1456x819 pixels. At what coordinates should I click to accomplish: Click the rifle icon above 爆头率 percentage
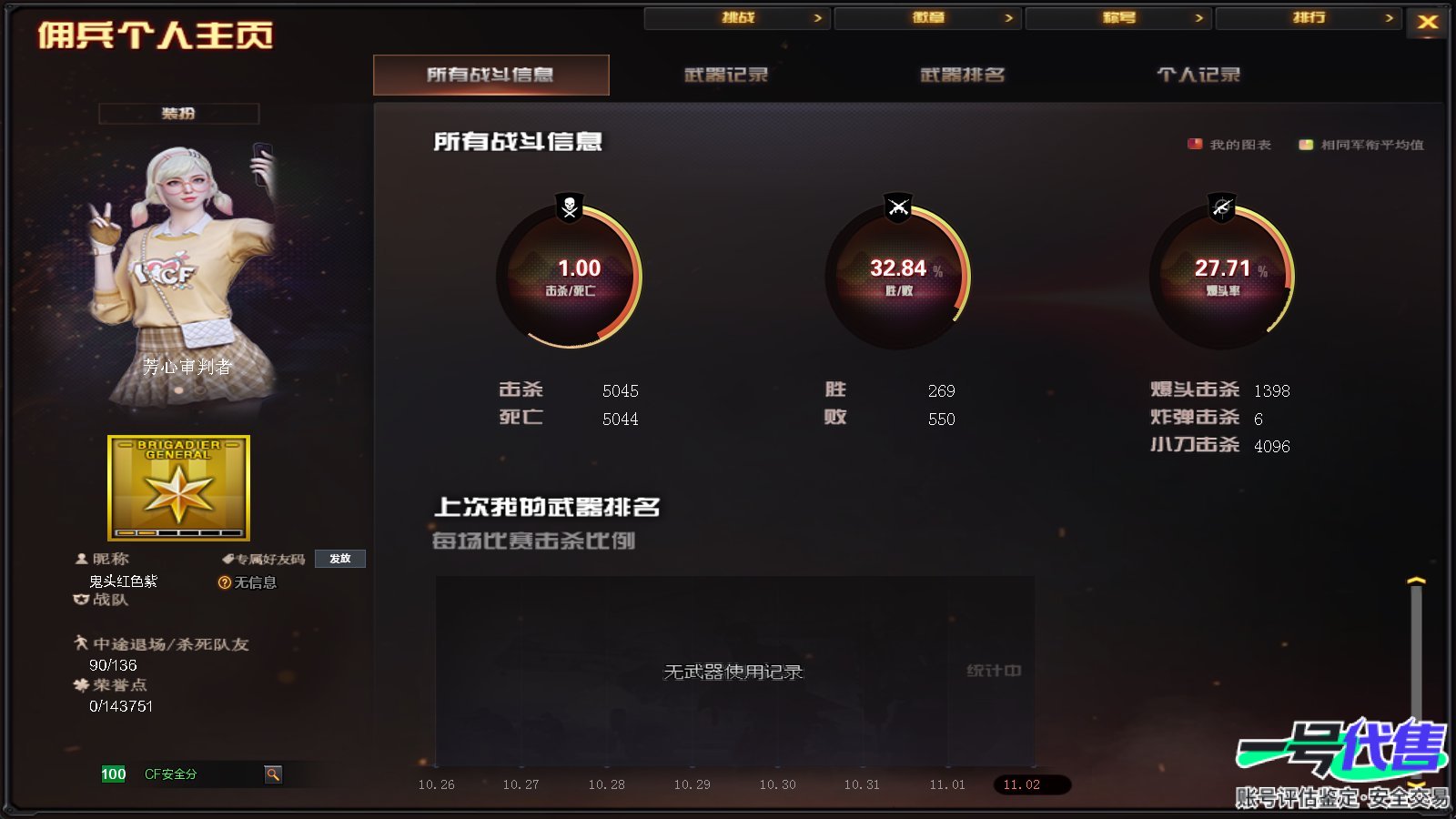(1225, 207)
